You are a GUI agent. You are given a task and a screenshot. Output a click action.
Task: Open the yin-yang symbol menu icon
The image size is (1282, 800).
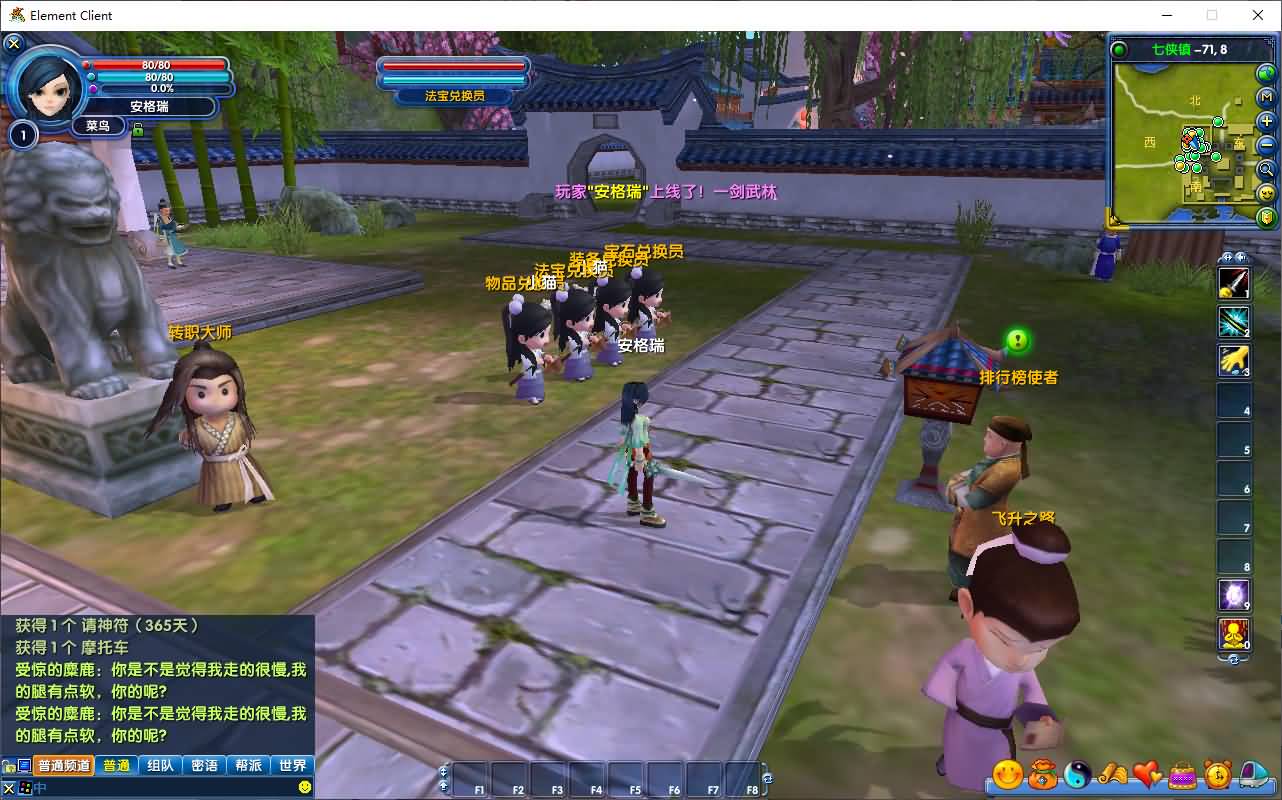tap(1078, 774)
